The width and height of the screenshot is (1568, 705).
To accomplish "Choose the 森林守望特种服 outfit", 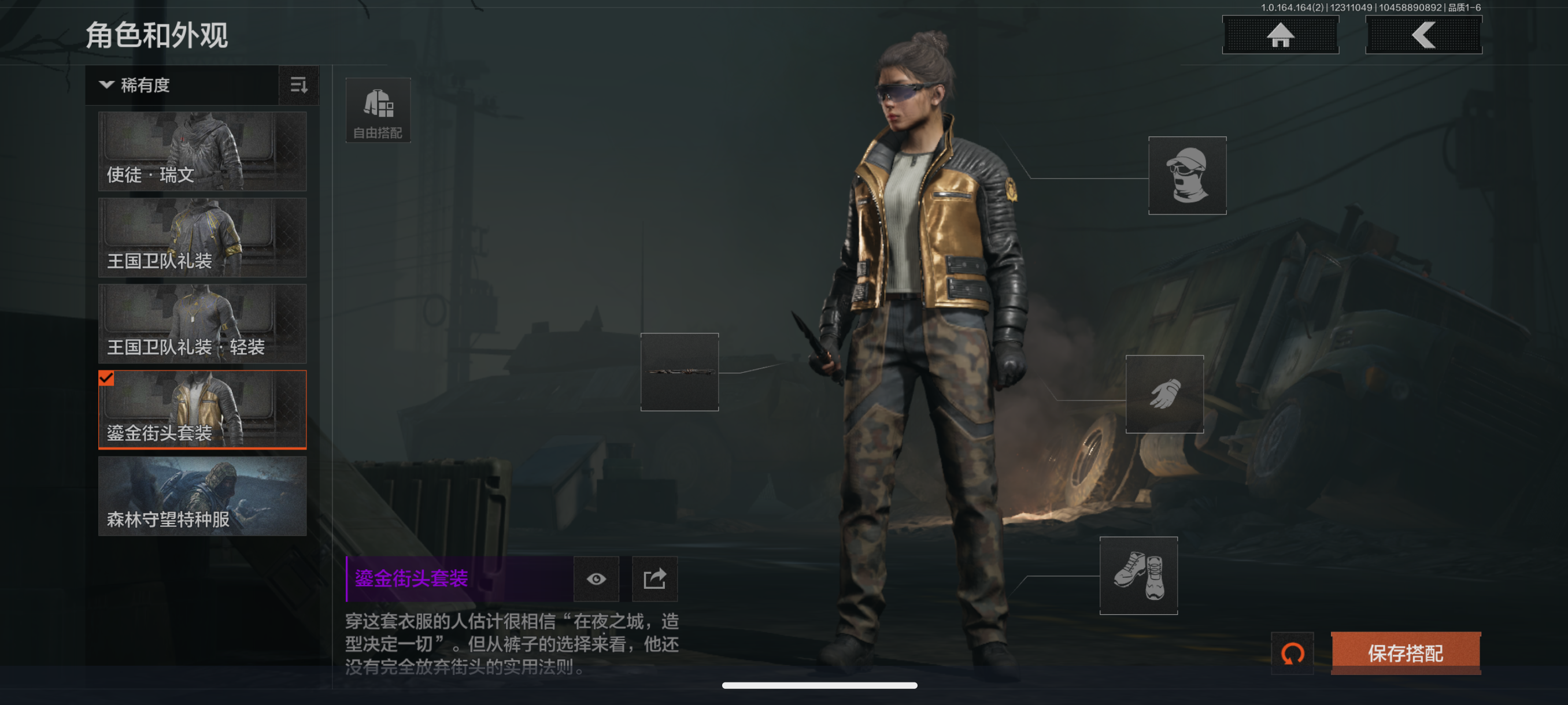I will pos(202,496).
